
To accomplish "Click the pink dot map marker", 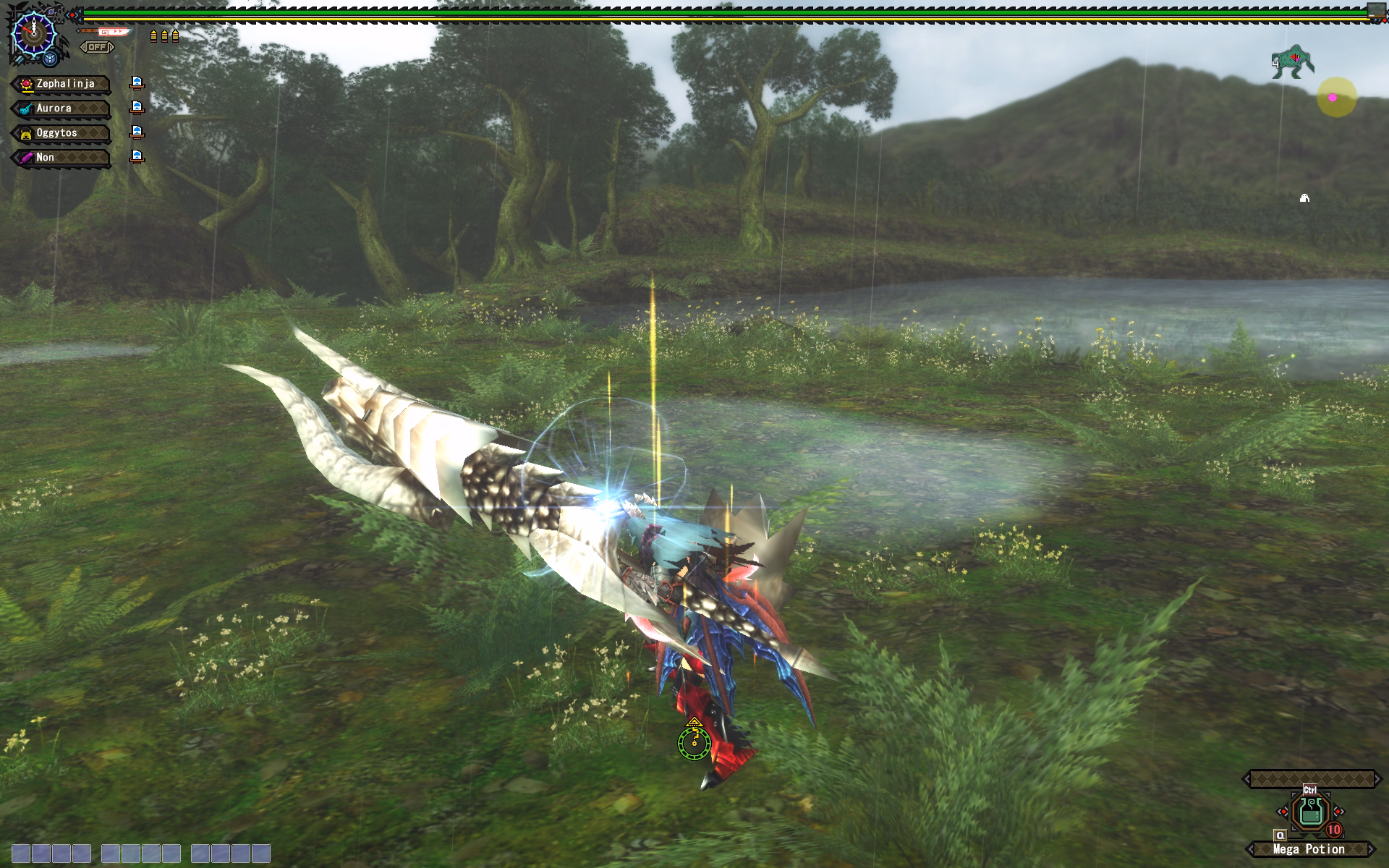I will [x=1333, y=98].
